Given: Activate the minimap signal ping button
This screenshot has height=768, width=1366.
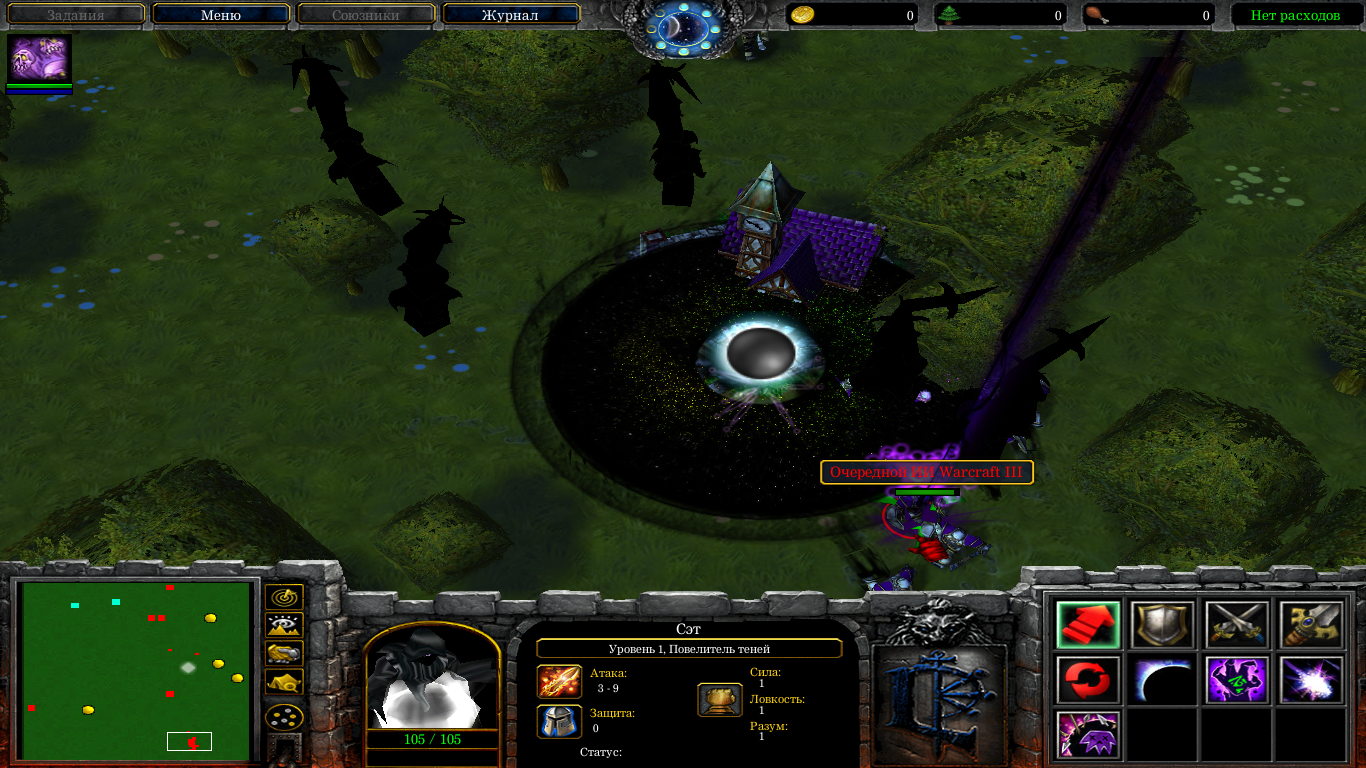Looking at the screenshot, I should pyautogui.click(x=284, y=598).
